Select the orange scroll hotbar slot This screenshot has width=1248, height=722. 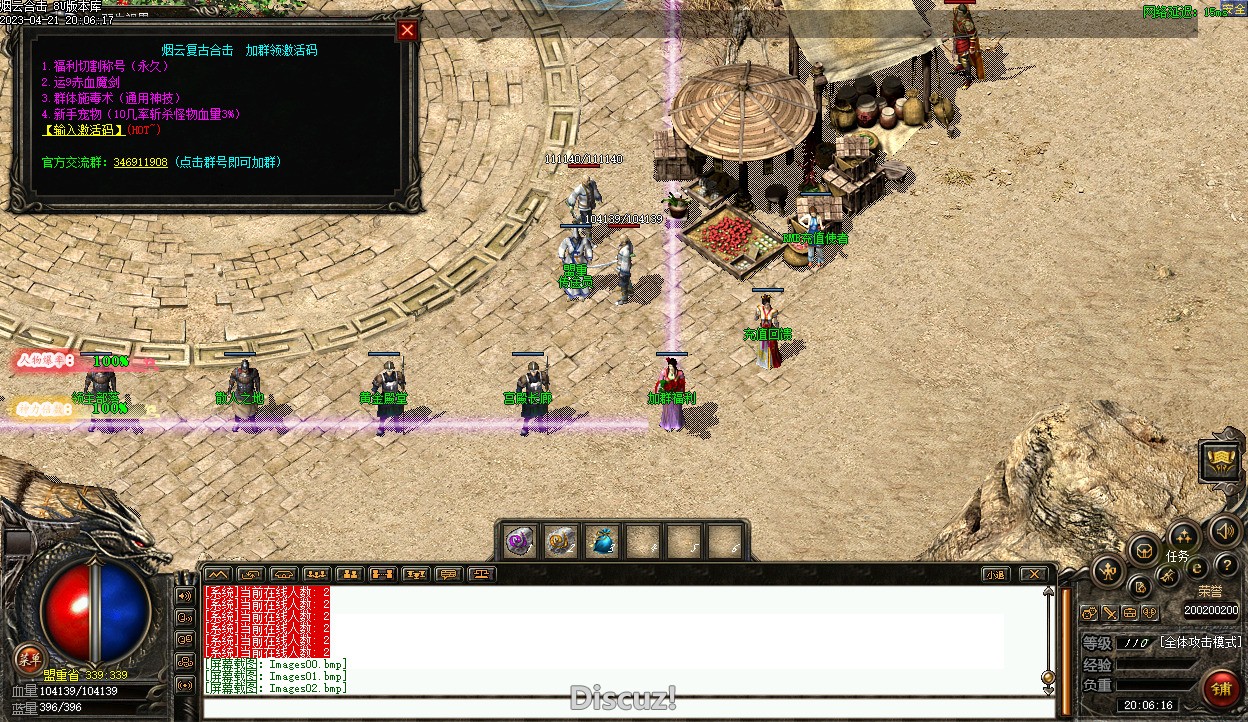click(560, 541)
